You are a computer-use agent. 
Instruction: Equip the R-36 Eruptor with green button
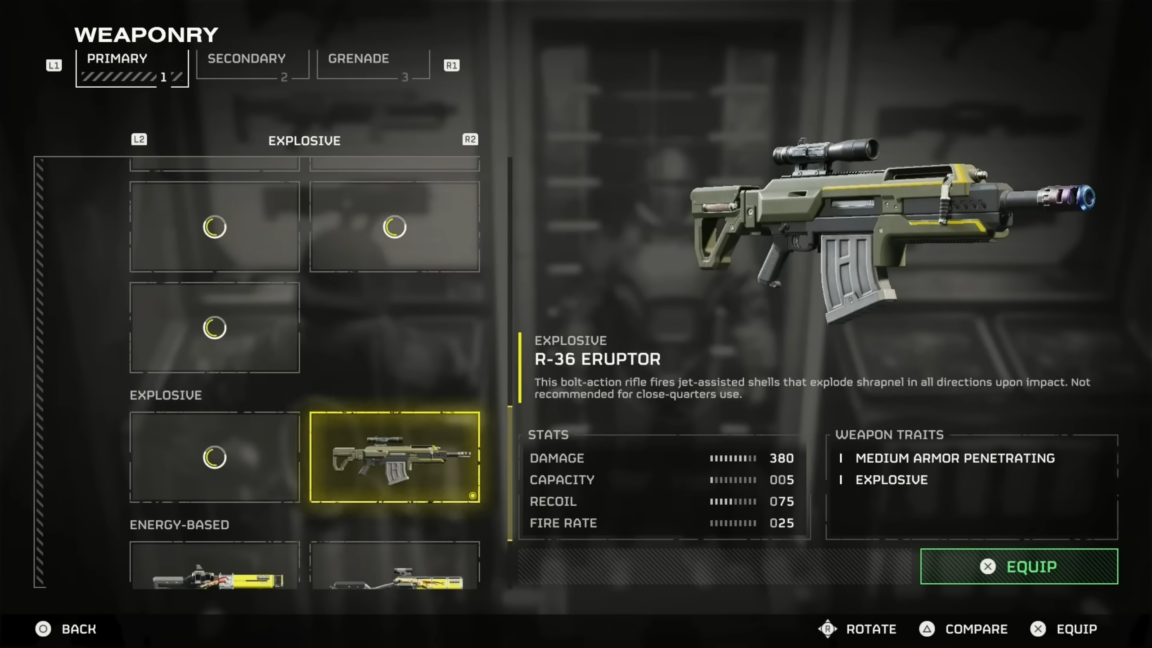coord(1018,566)
